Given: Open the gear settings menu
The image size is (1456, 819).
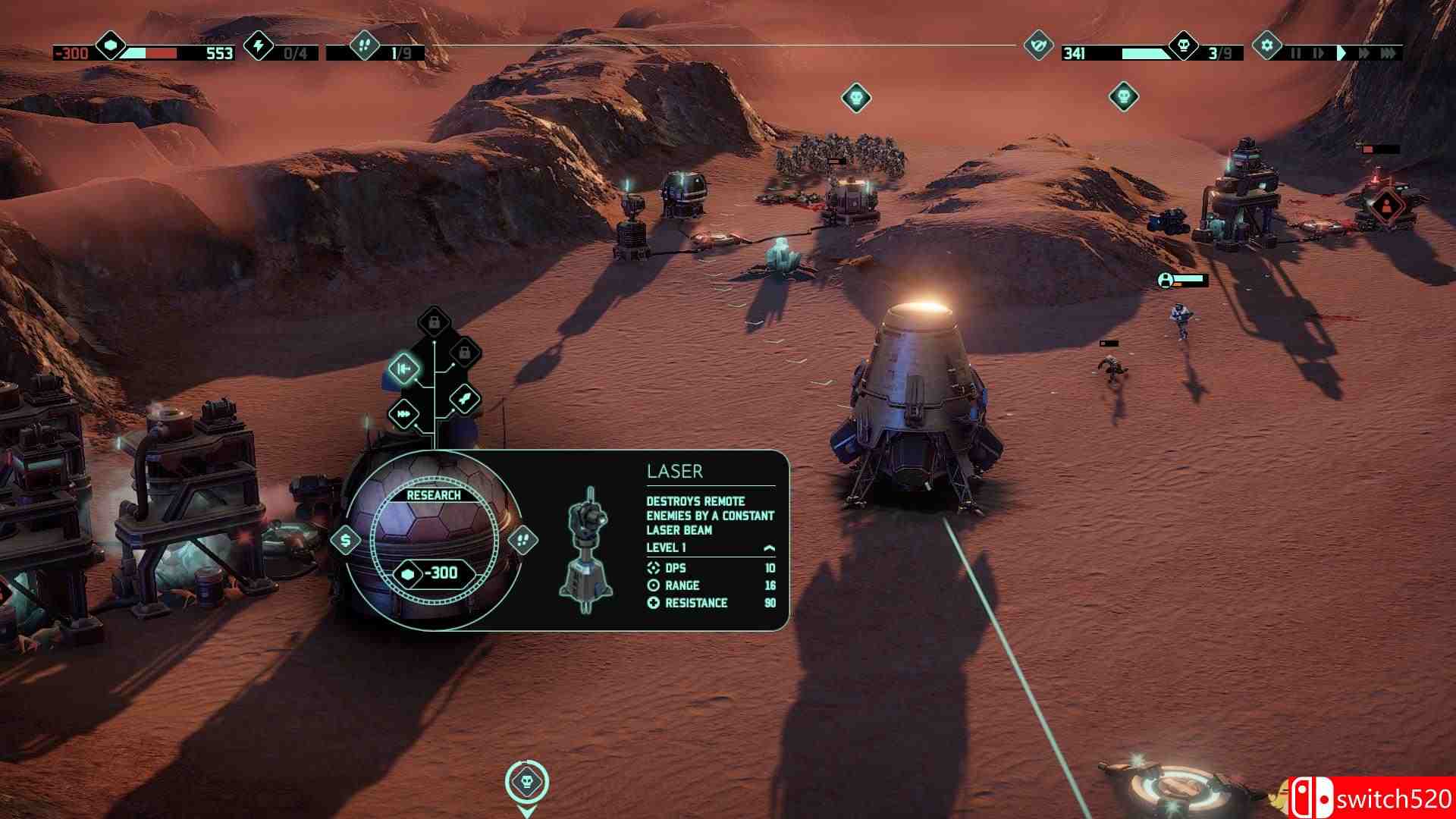Looking at the screenshot, I should tap(1266, 46).
